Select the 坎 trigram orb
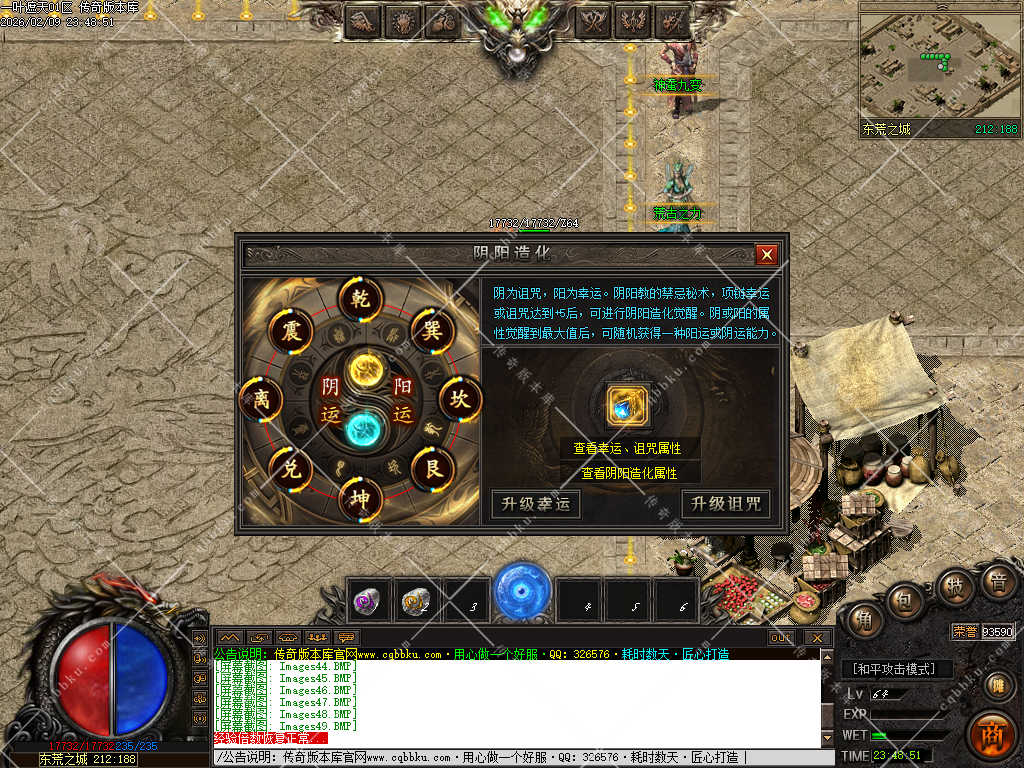 click(x=460, y=399)
